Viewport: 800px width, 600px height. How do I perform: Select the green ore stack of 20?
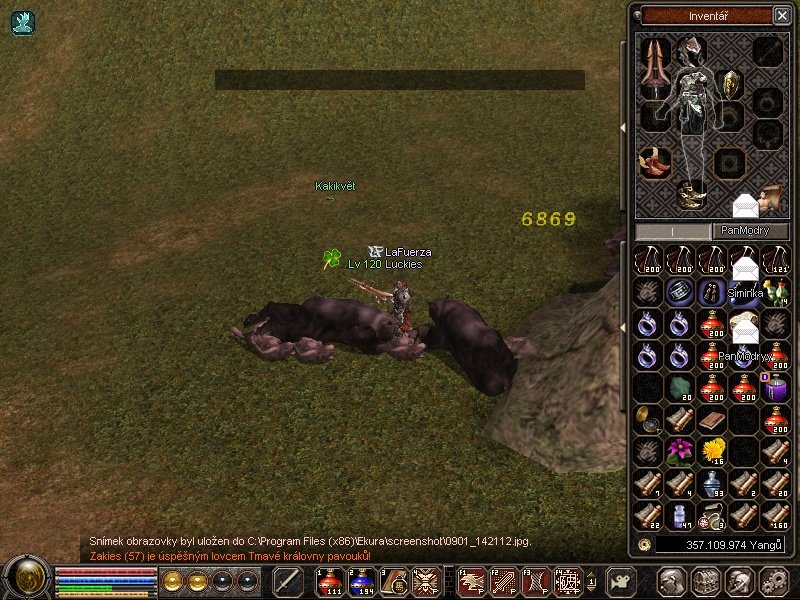click(679, 387)
